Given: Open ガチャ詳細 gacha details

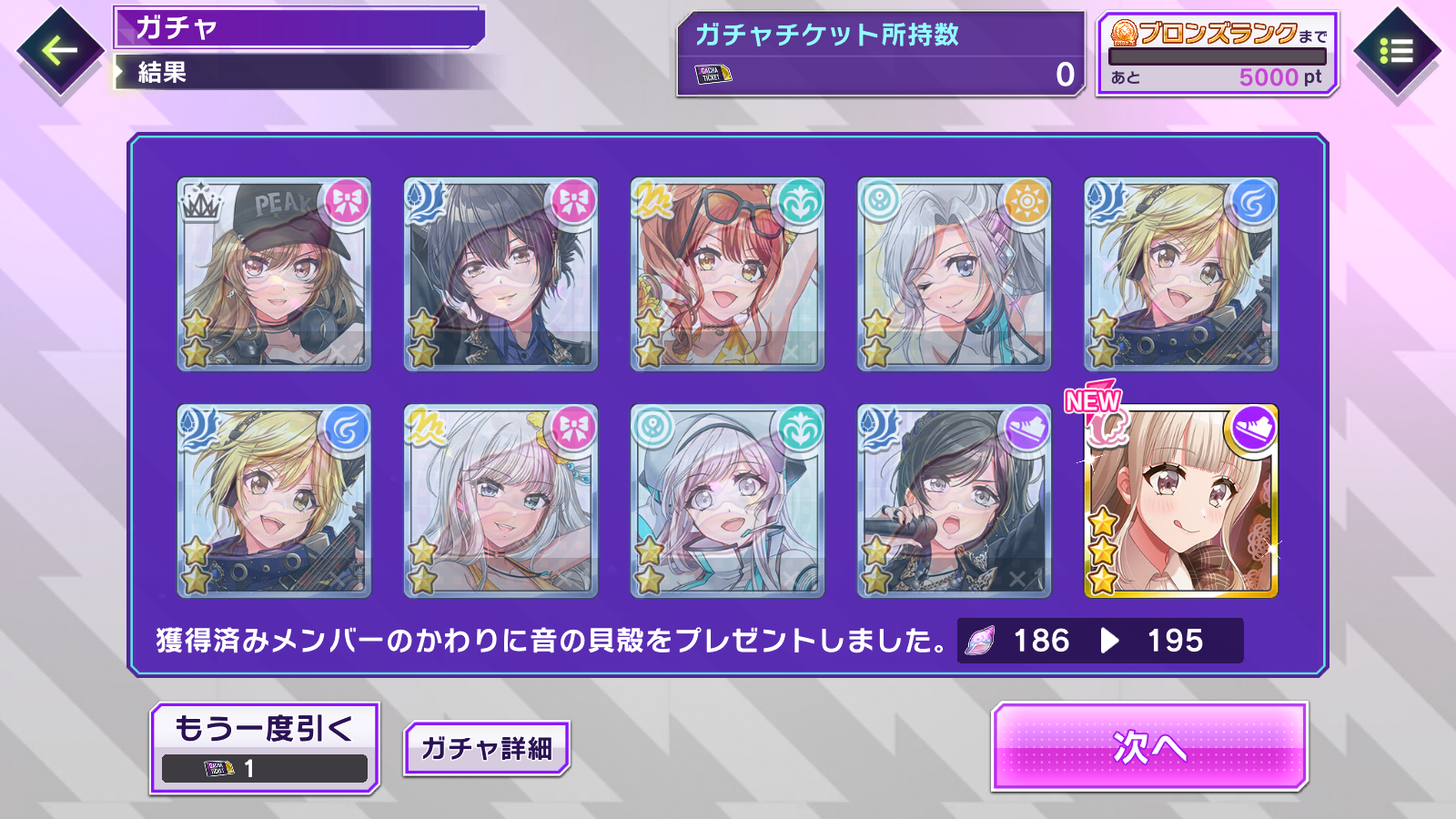Looking at the screenshot, I should [486, 748].
